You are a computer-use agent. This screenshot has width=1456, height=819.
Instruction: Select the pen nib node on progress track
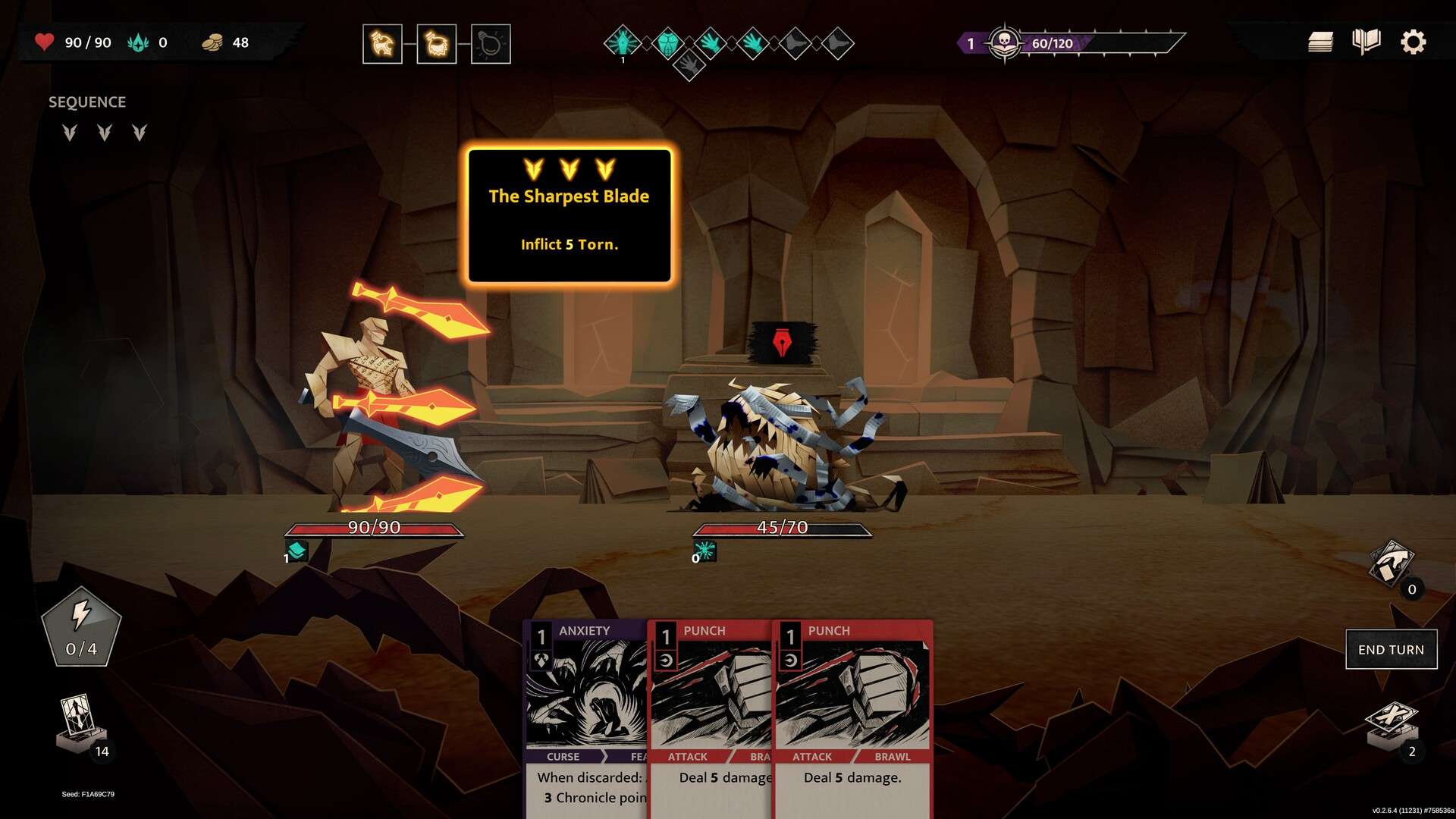point(623,42)
